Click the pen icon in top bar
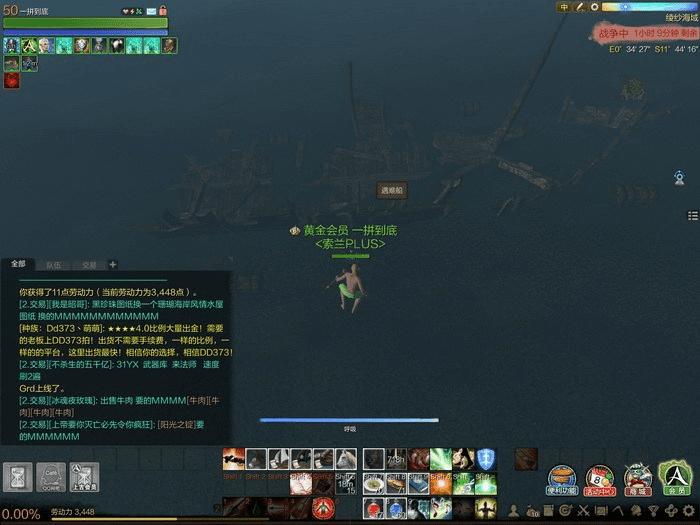Viewport: 700px width, 525px height. pyautogui.click(x=579, y=7)
